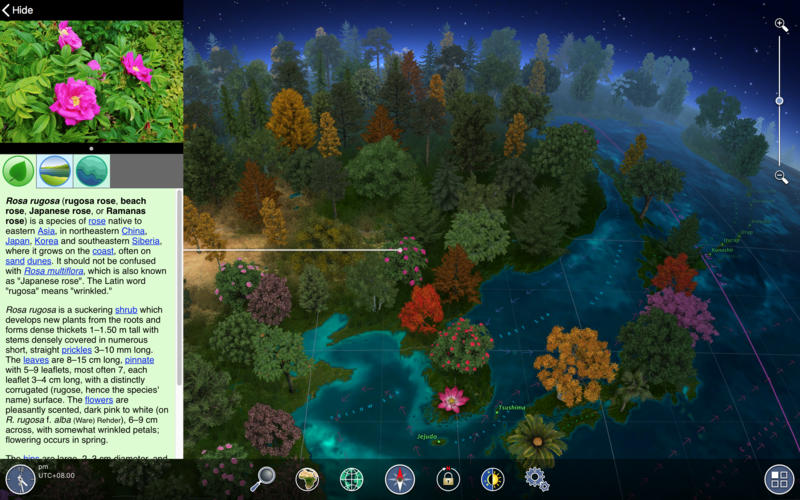800x500 pixels.
Task: Select the green leaf tab
Action: point(19,171)
